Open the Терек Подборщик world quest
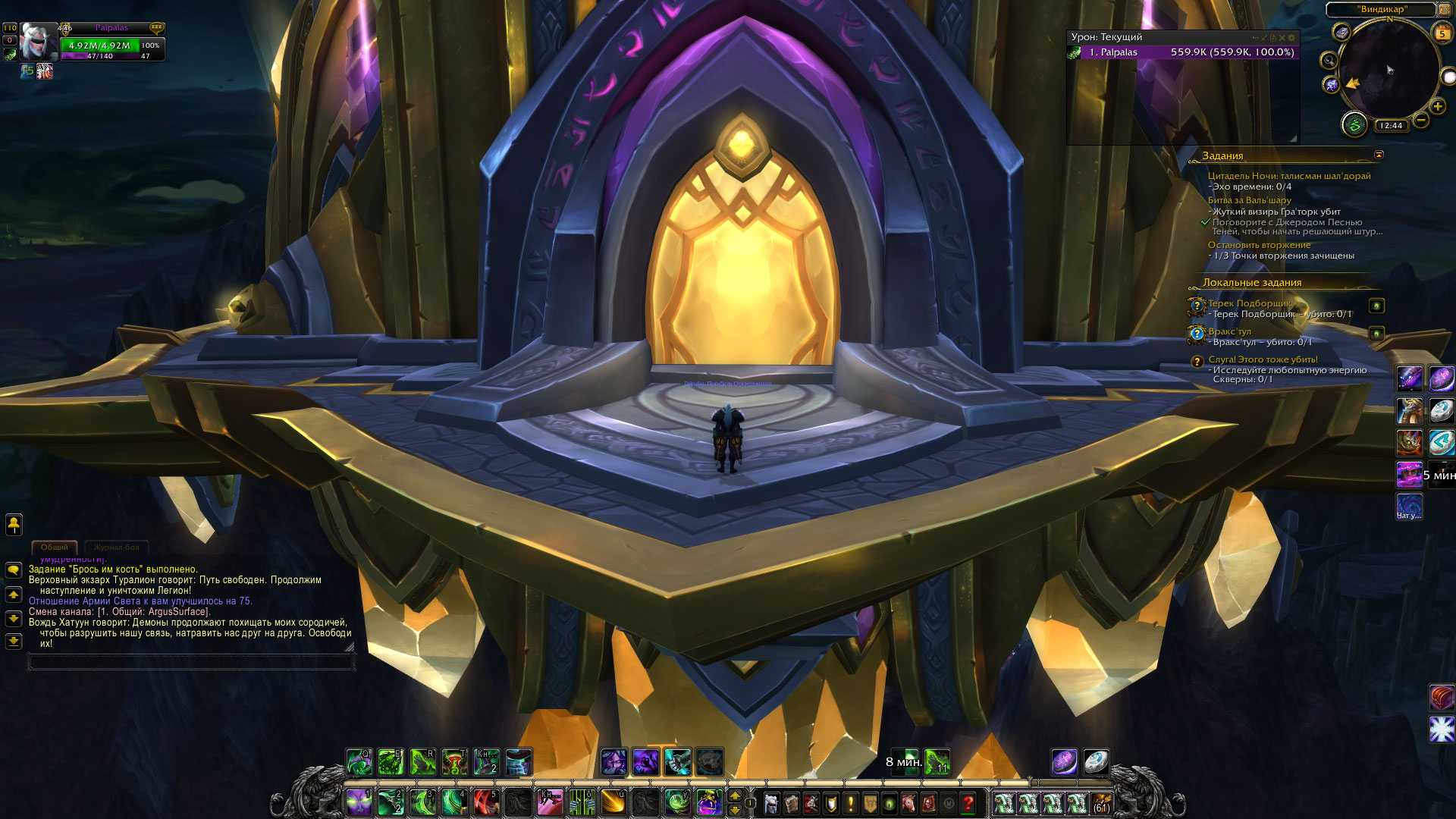1456x819 pixels. coord(1249,303)
